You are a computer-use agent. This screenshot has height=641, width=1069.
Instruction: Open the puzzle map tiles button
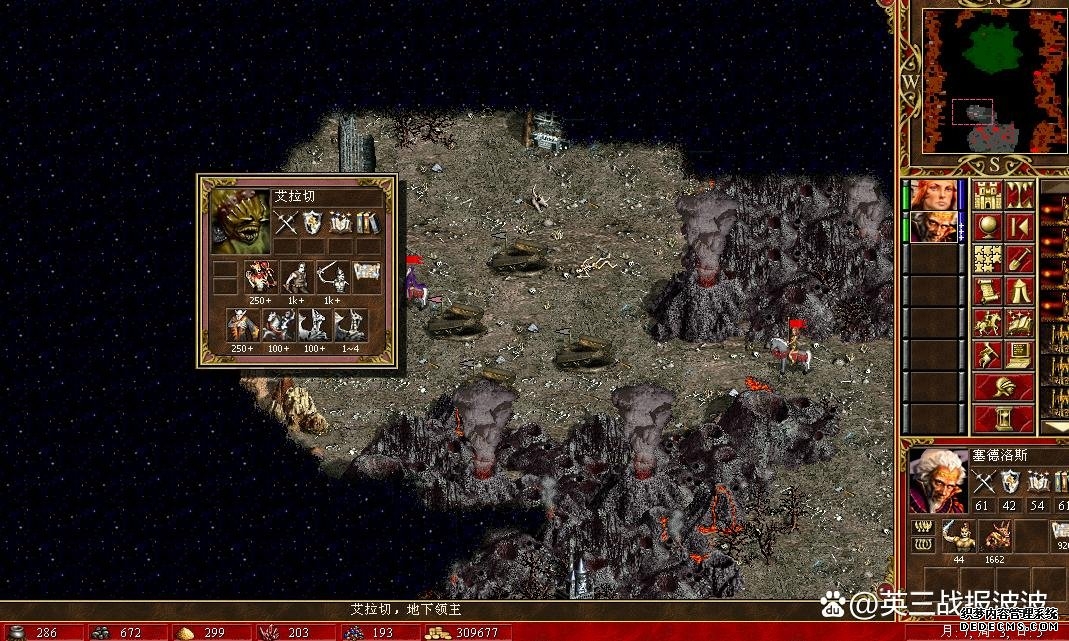coord(988,259)
